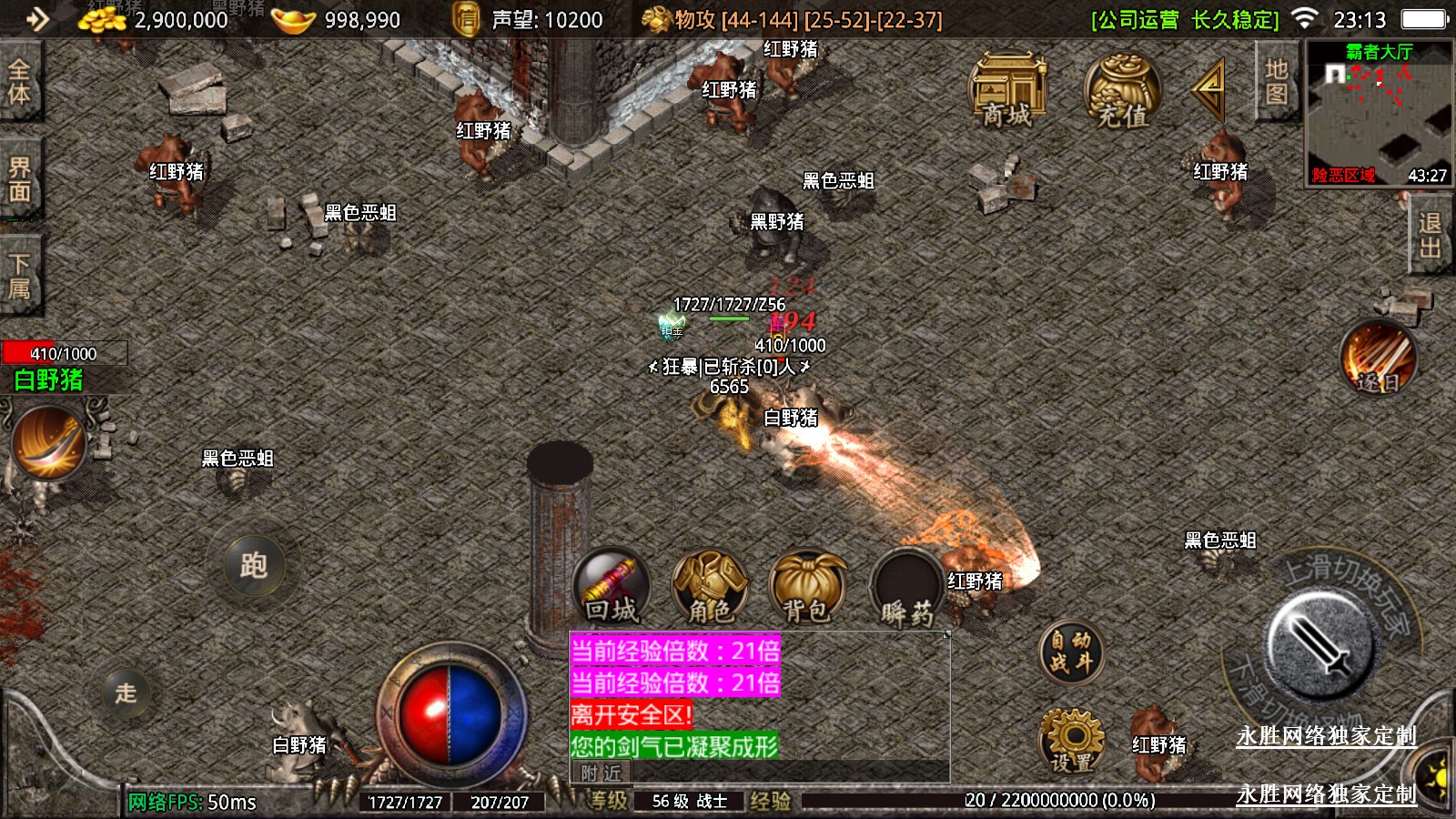Use the 回城 return-to-town scroll
This screenshot has width=1456, height=819.
[612, 587]
